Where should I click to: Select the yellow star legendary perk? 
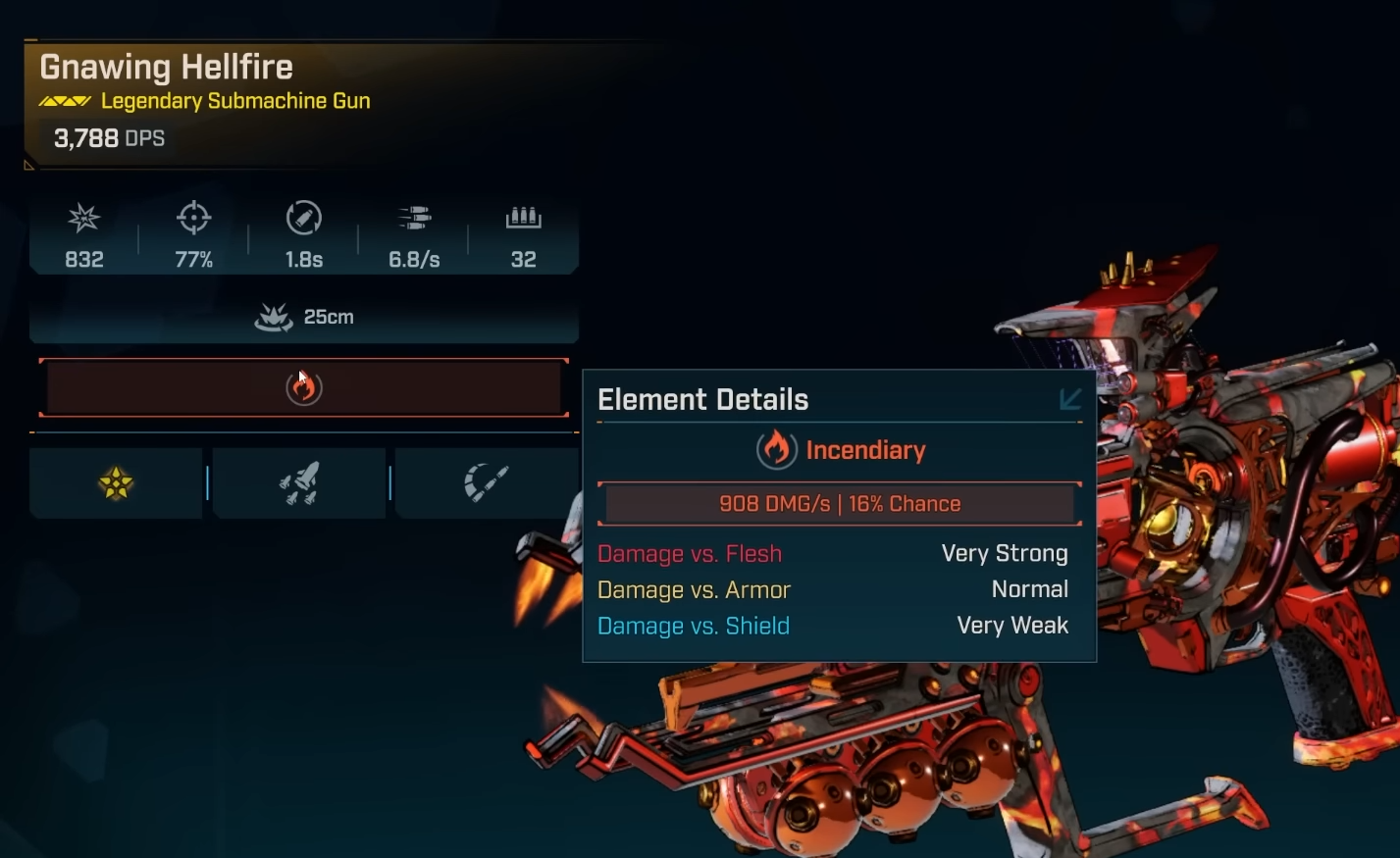(x=116, y=482)
